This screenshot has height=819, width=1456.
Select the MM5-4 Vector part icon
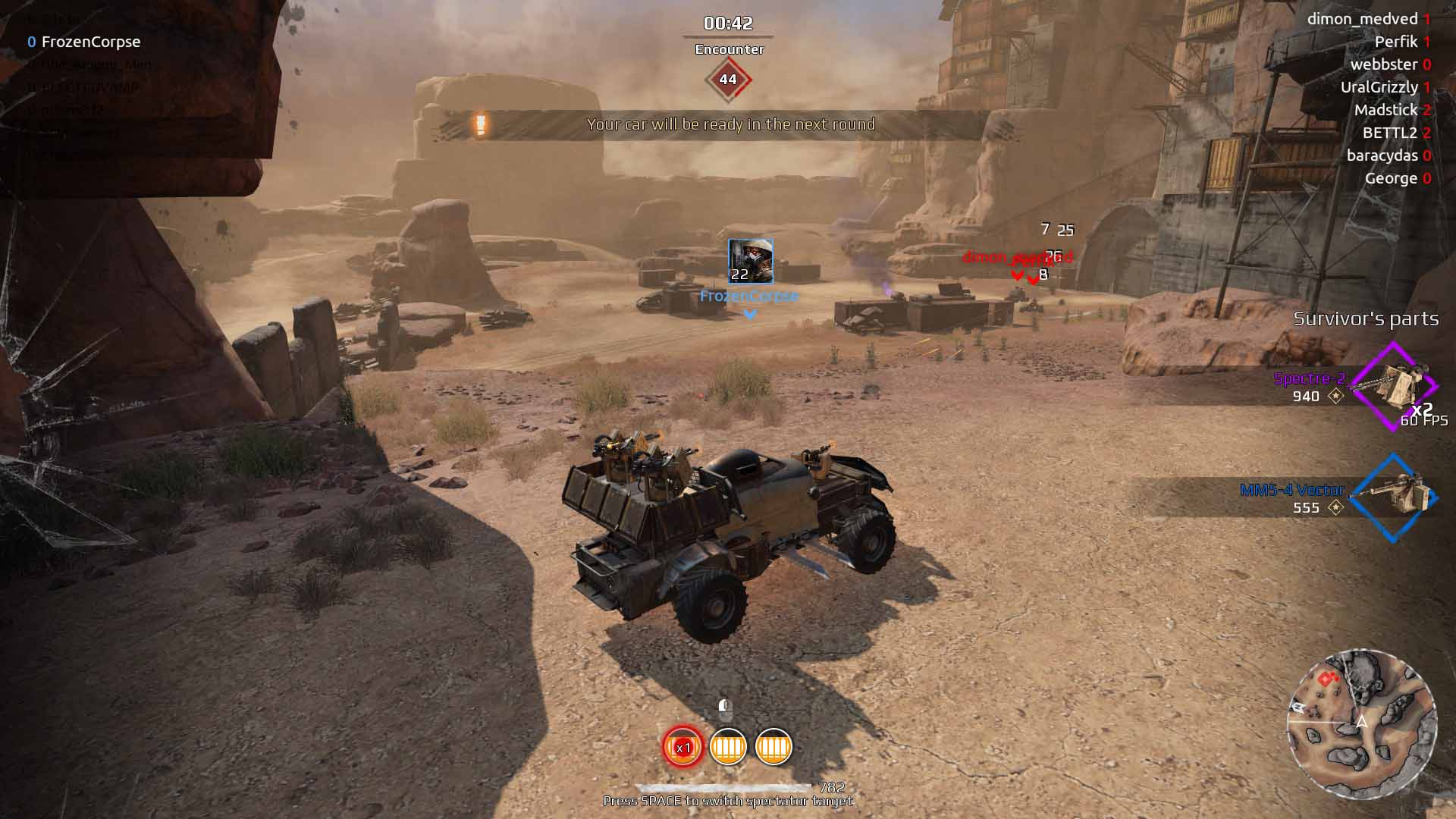(x=1394, y=497)
